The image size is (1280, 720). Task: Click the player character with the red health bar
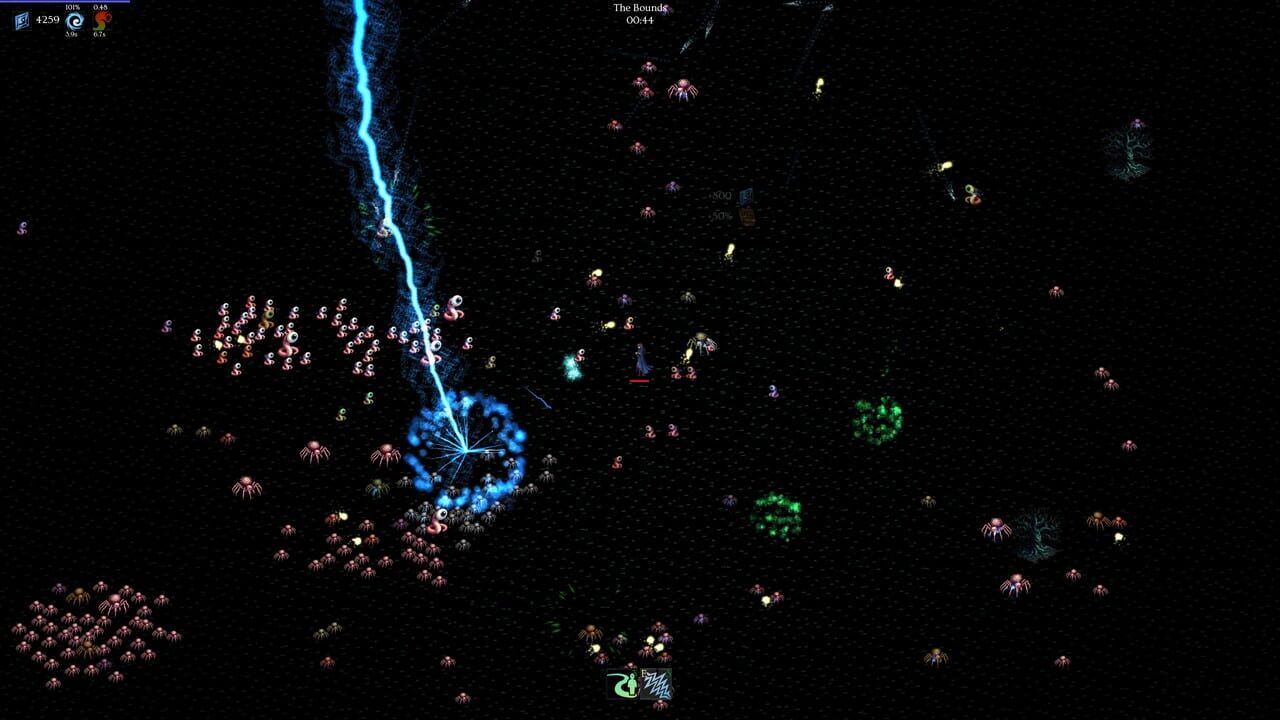pyautogui.click(x=640, y=358)
